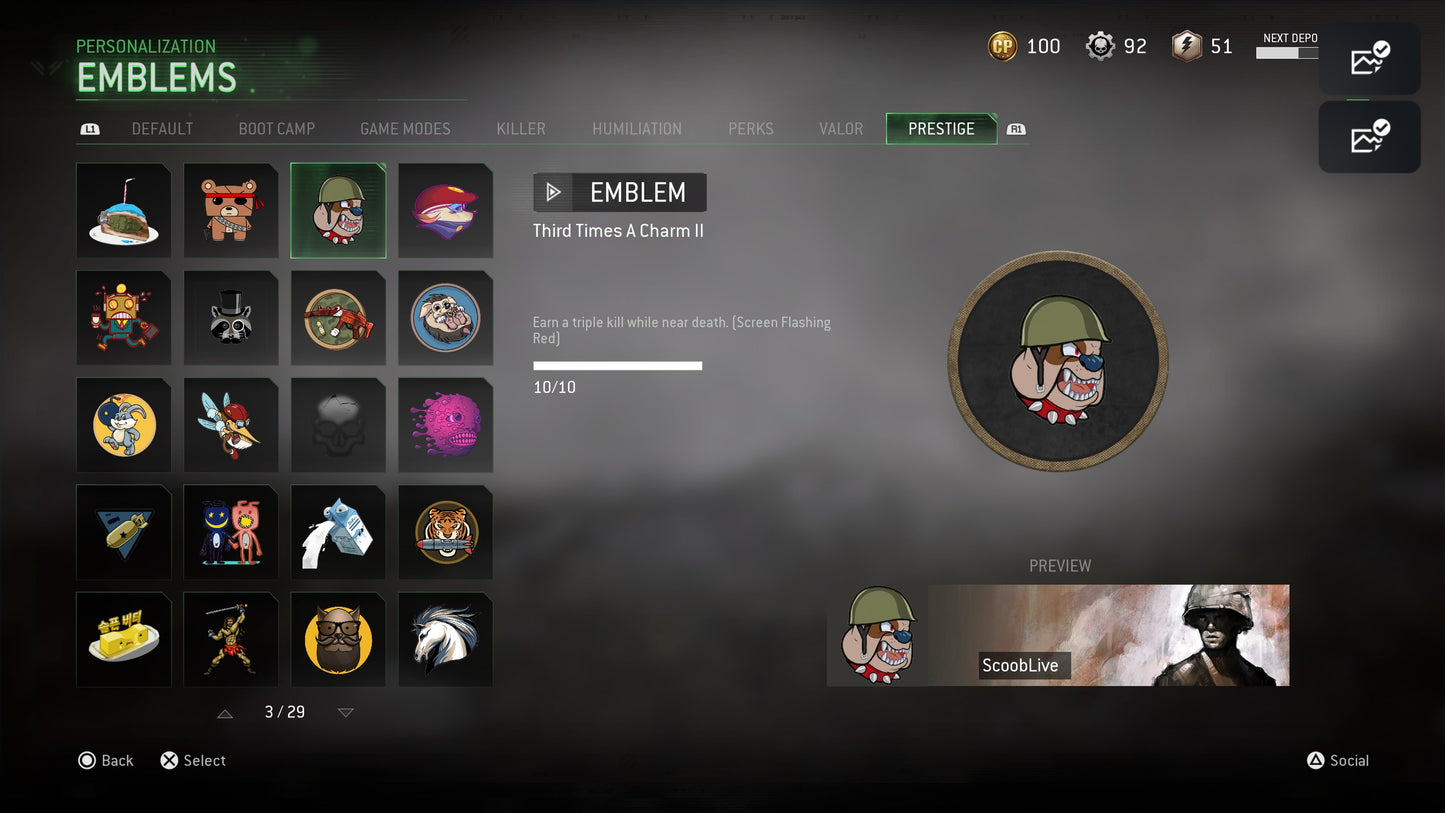This screenshot has width=1445, height=813.
Task: Click the down arrow to view next emblem page
Action: click(345, 712)
